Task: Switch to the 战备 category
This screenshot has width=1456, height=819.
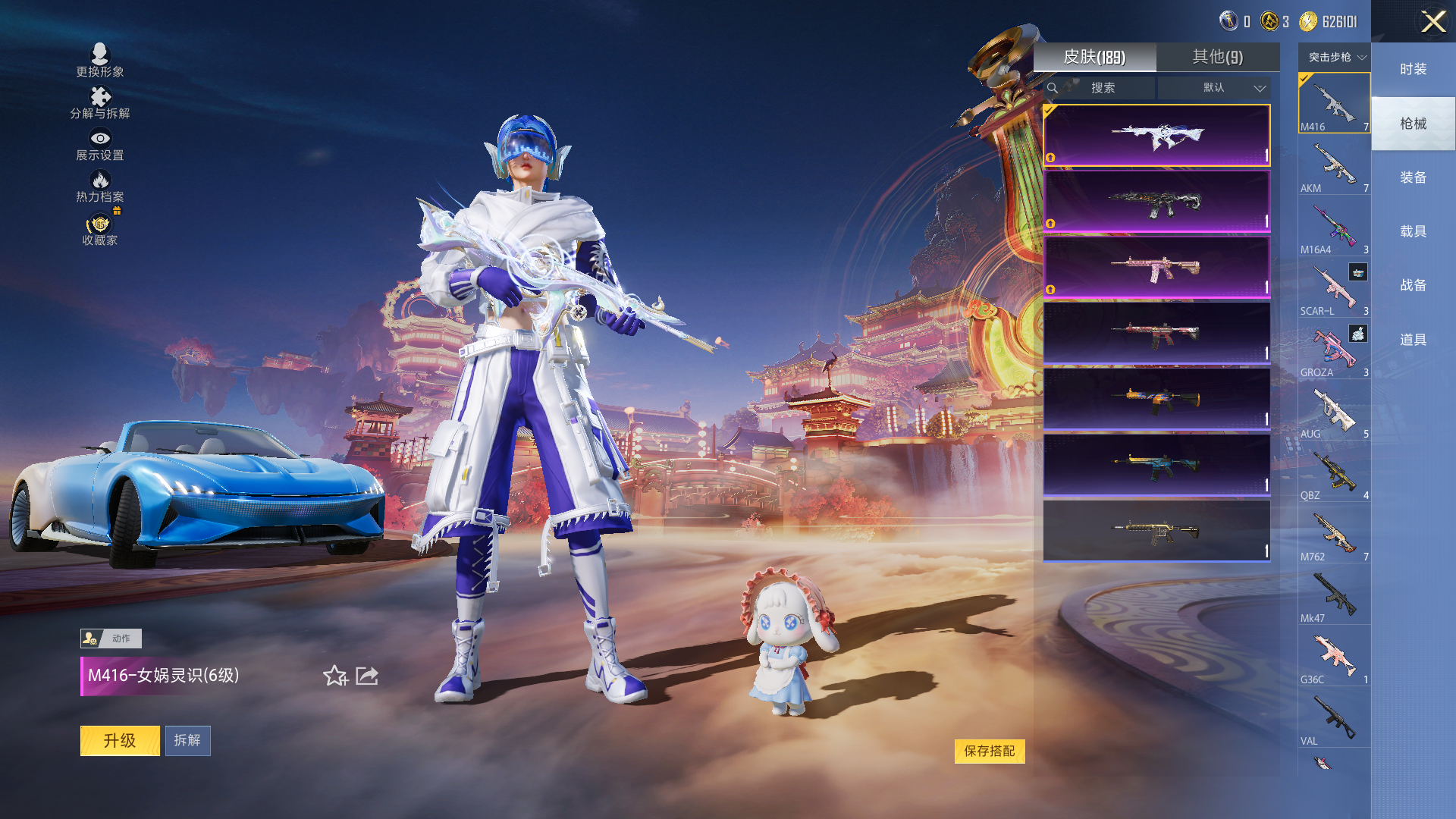Action: pos(1413,285)
